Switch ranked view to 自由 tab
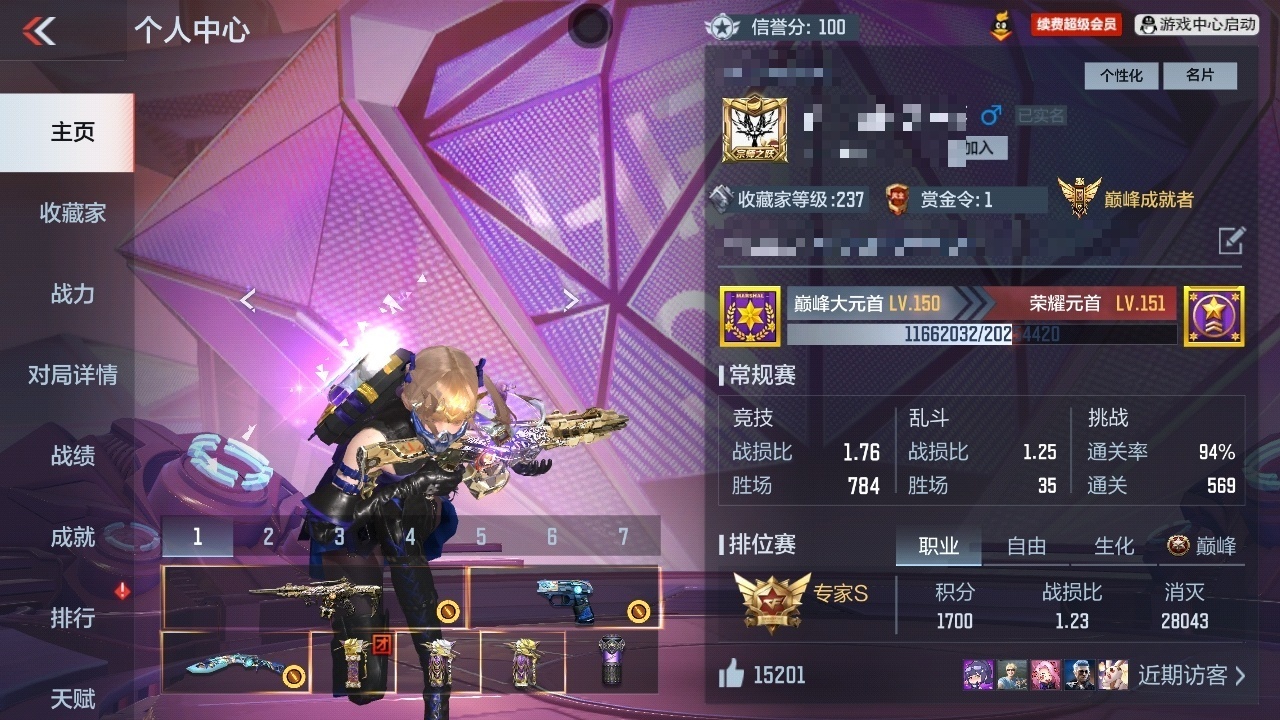This screenshot has height=720, width=1280. pos(1026,546)
